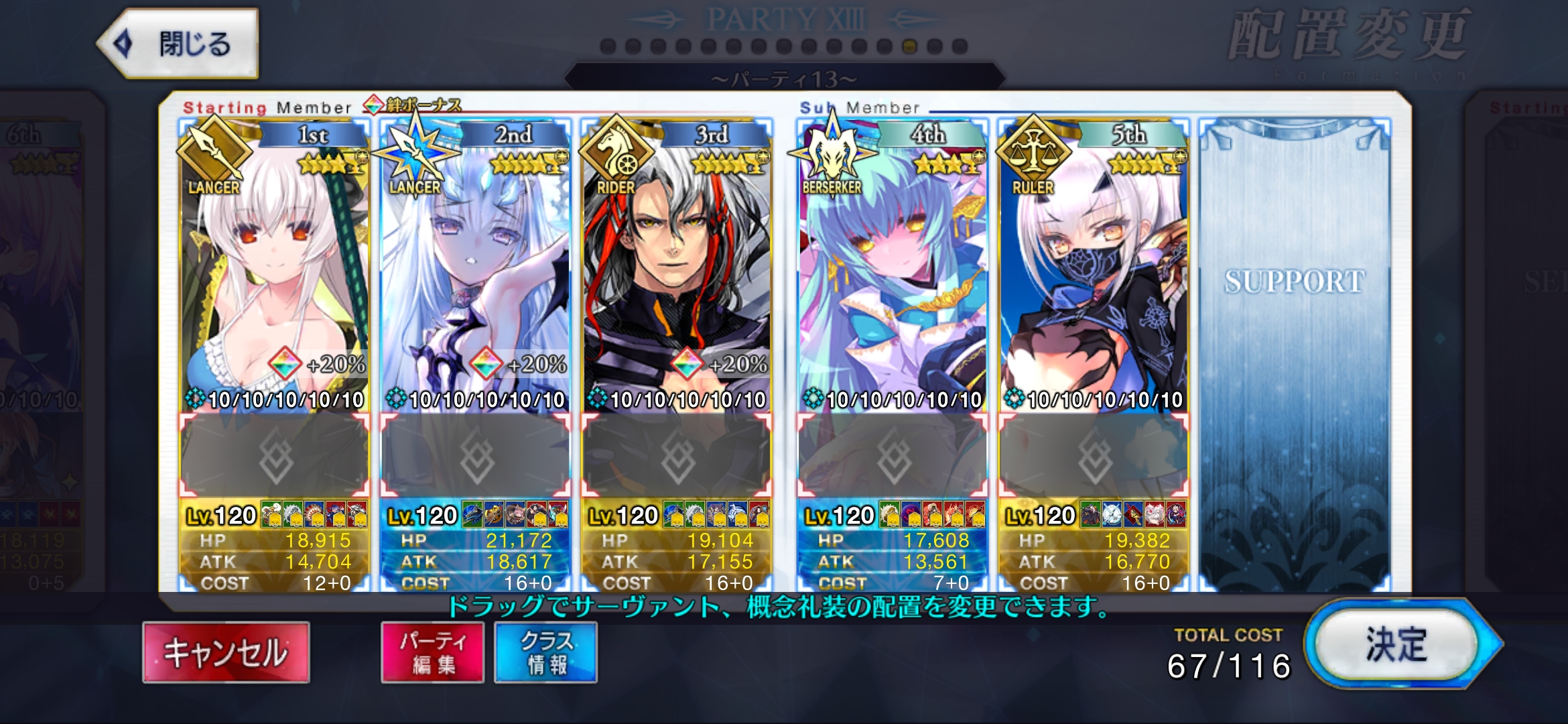Show クラス情報 class info
1568x724 pixels.
pyautogui.click(x=545, y=652)
